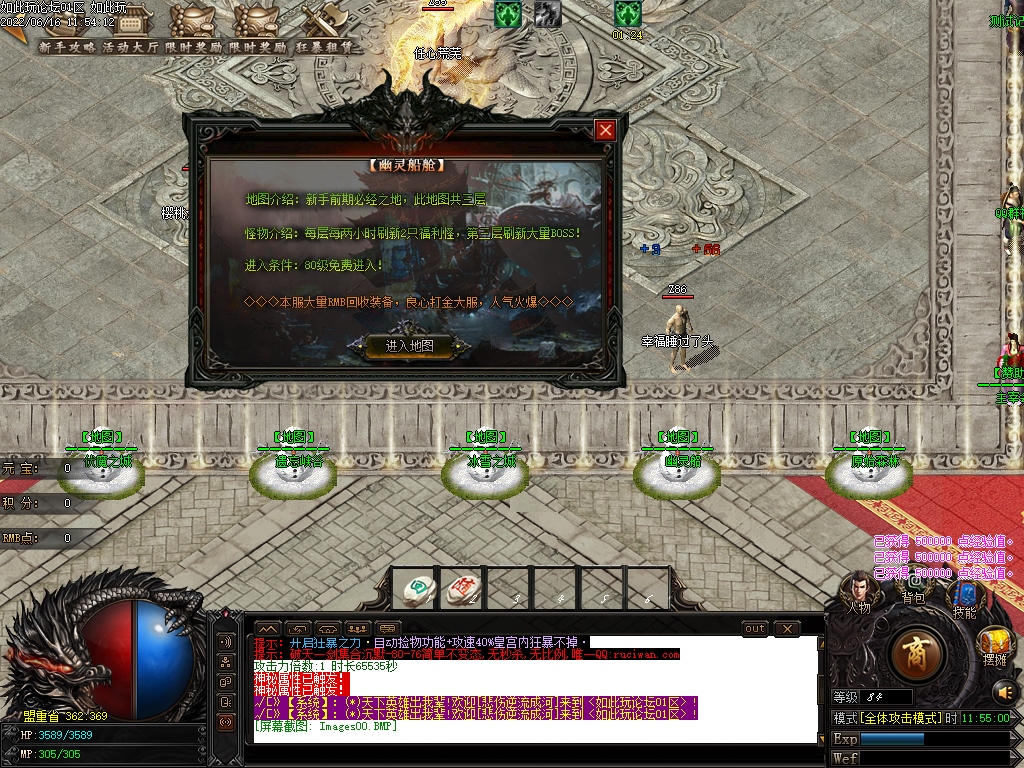The width and height of the screenshot is (1024, 768).
Task: Open the 人物 character panel
Action: 858,590
